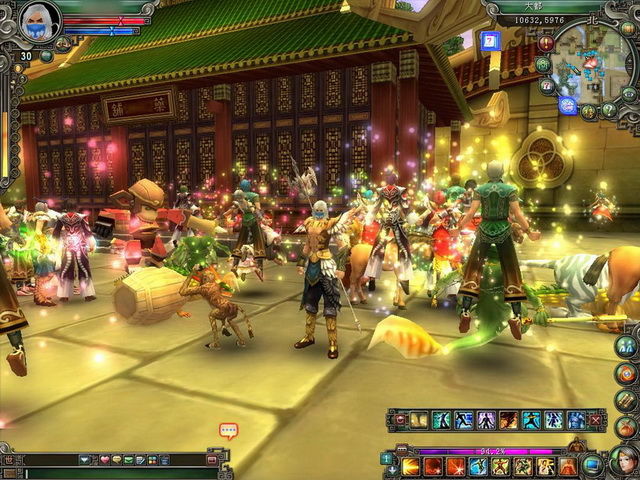
Task: Click the hotbar page number one button
Action: [x=387, y=459]
